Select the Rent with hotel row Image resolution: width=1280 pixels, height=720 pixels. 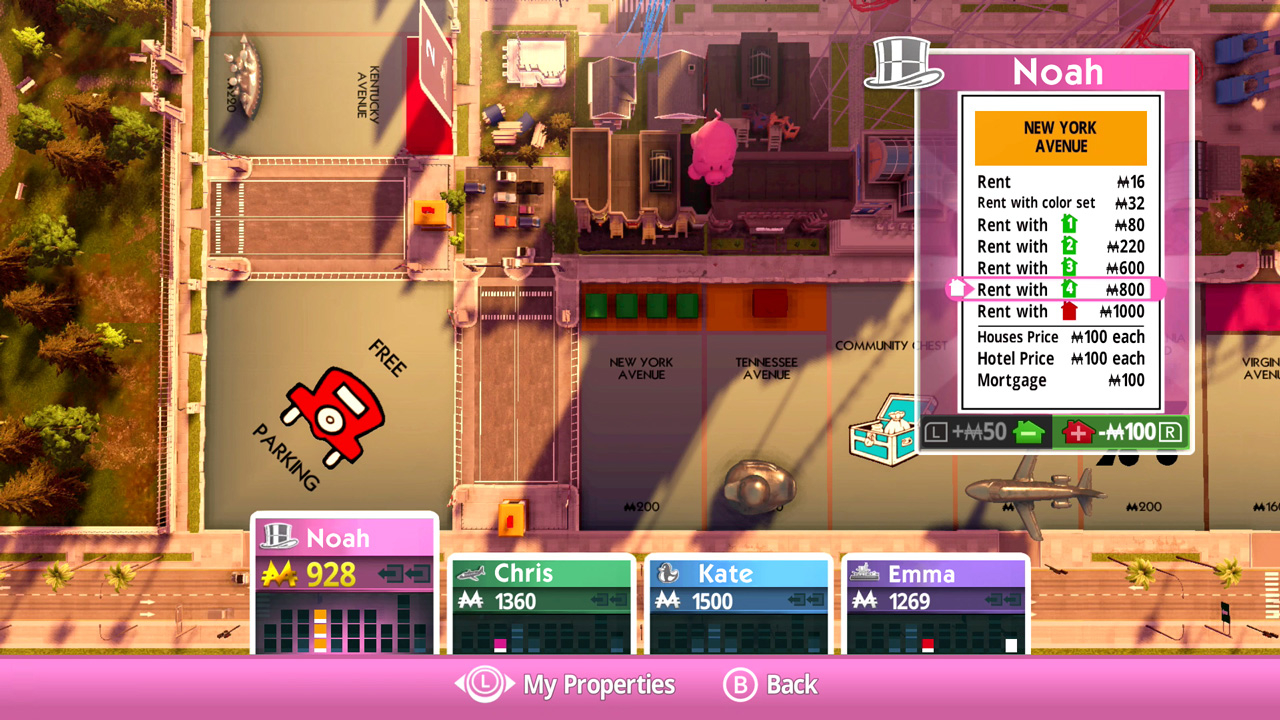point(1060,311)
